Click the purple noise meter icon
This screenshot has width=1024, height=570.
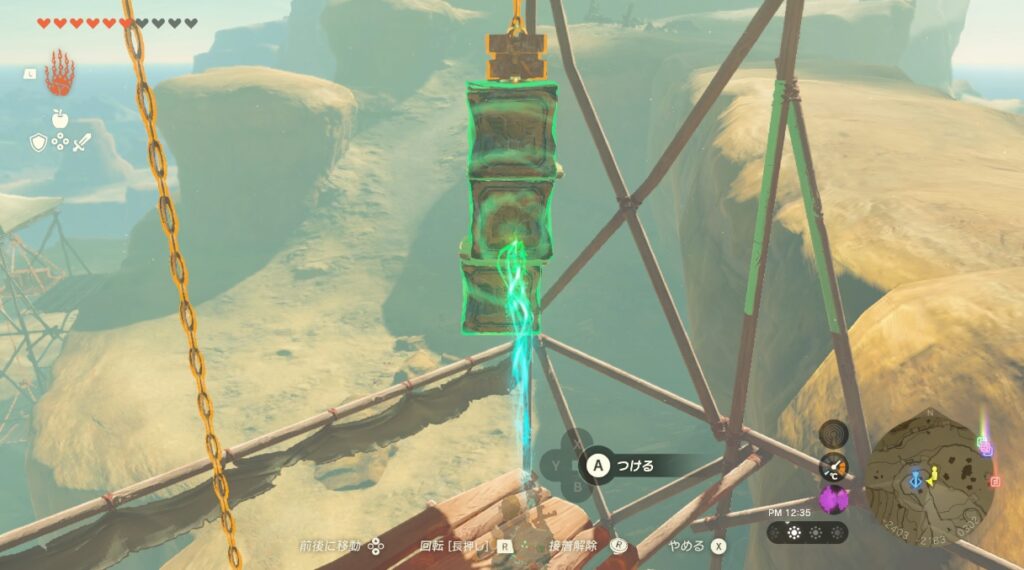pos(833,499)
